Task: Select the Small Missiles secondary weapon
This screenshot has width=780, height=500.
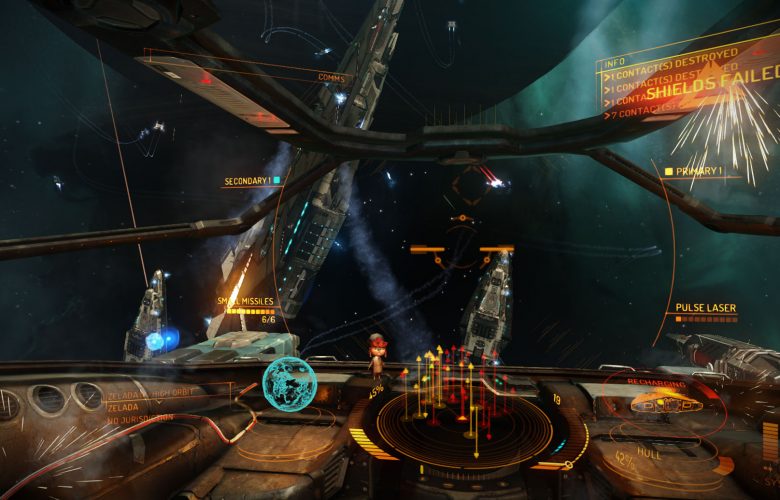Action: tap(246, 301)
